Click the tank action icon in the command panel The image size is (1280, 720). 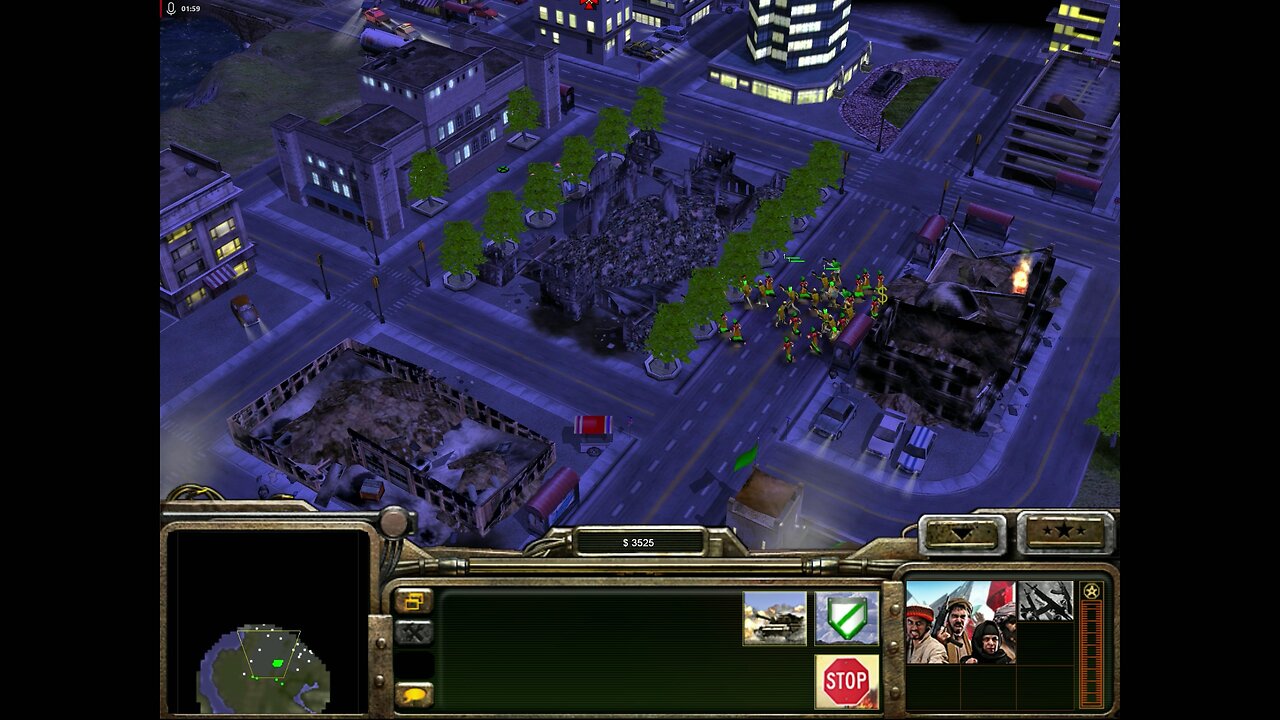(774, 619)
